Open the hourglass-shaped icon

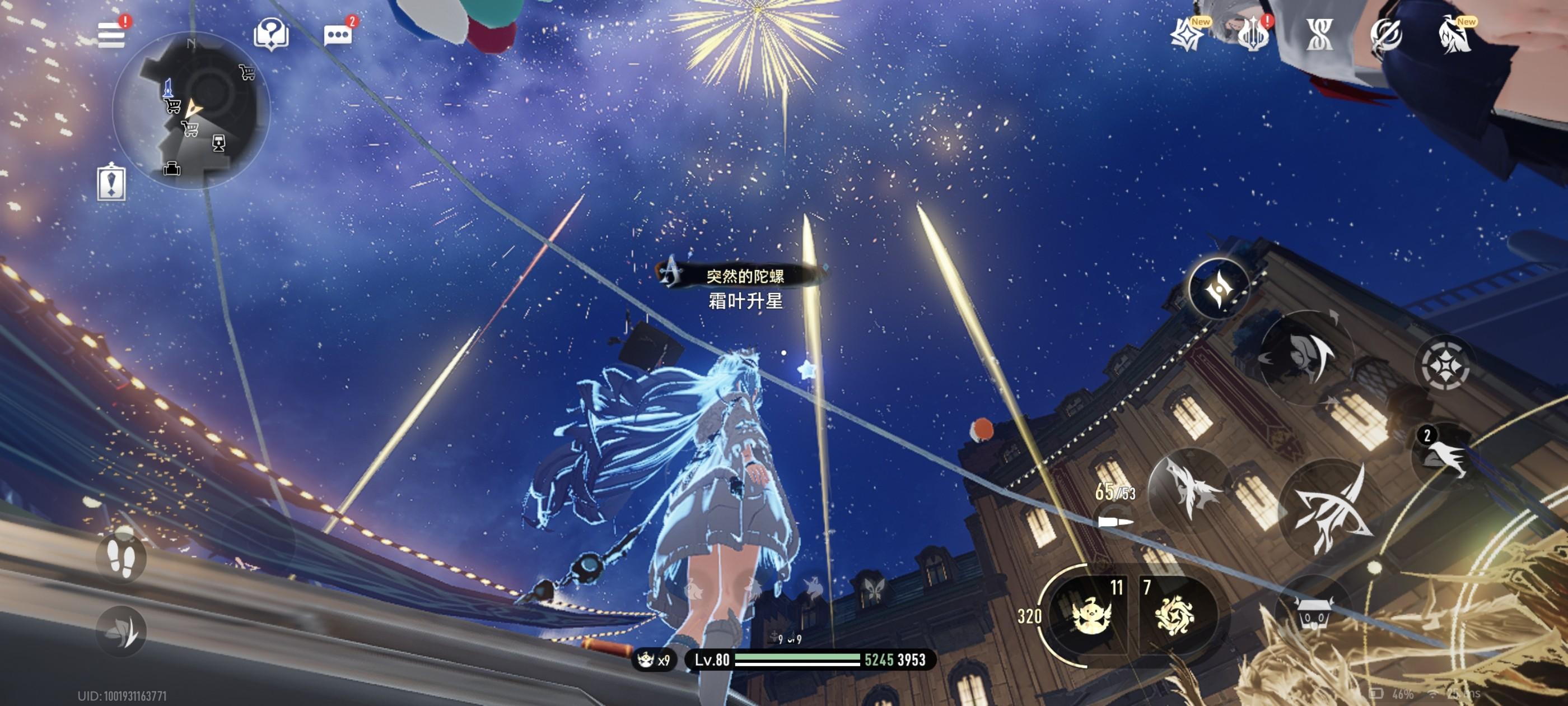click(1320, 34)
